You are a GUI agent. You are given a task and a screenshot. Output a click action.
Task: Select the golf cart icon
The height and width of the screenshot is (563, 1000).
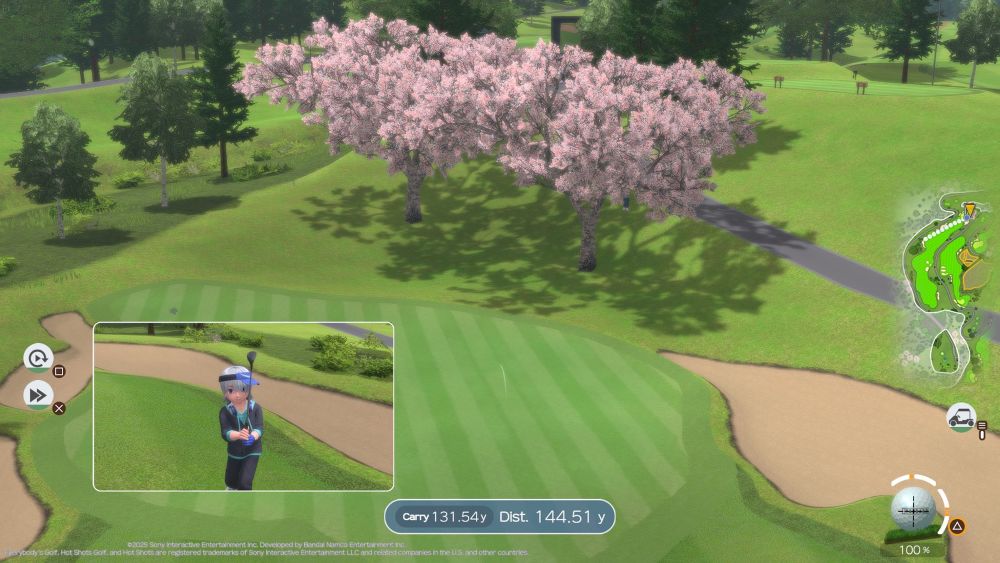click(961, 416)
